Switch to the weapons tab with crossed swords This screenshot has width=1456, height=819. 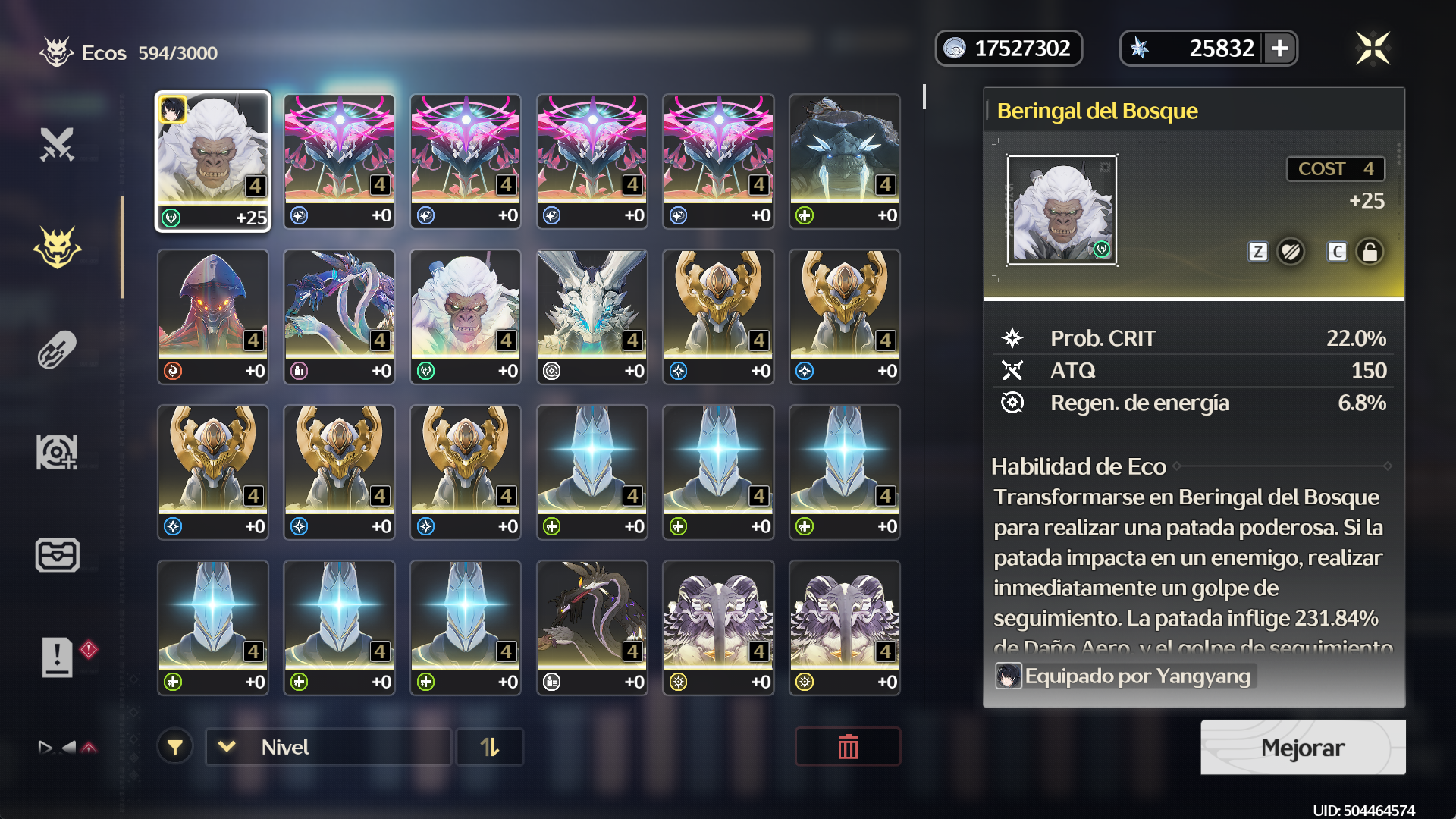point(57,145)
